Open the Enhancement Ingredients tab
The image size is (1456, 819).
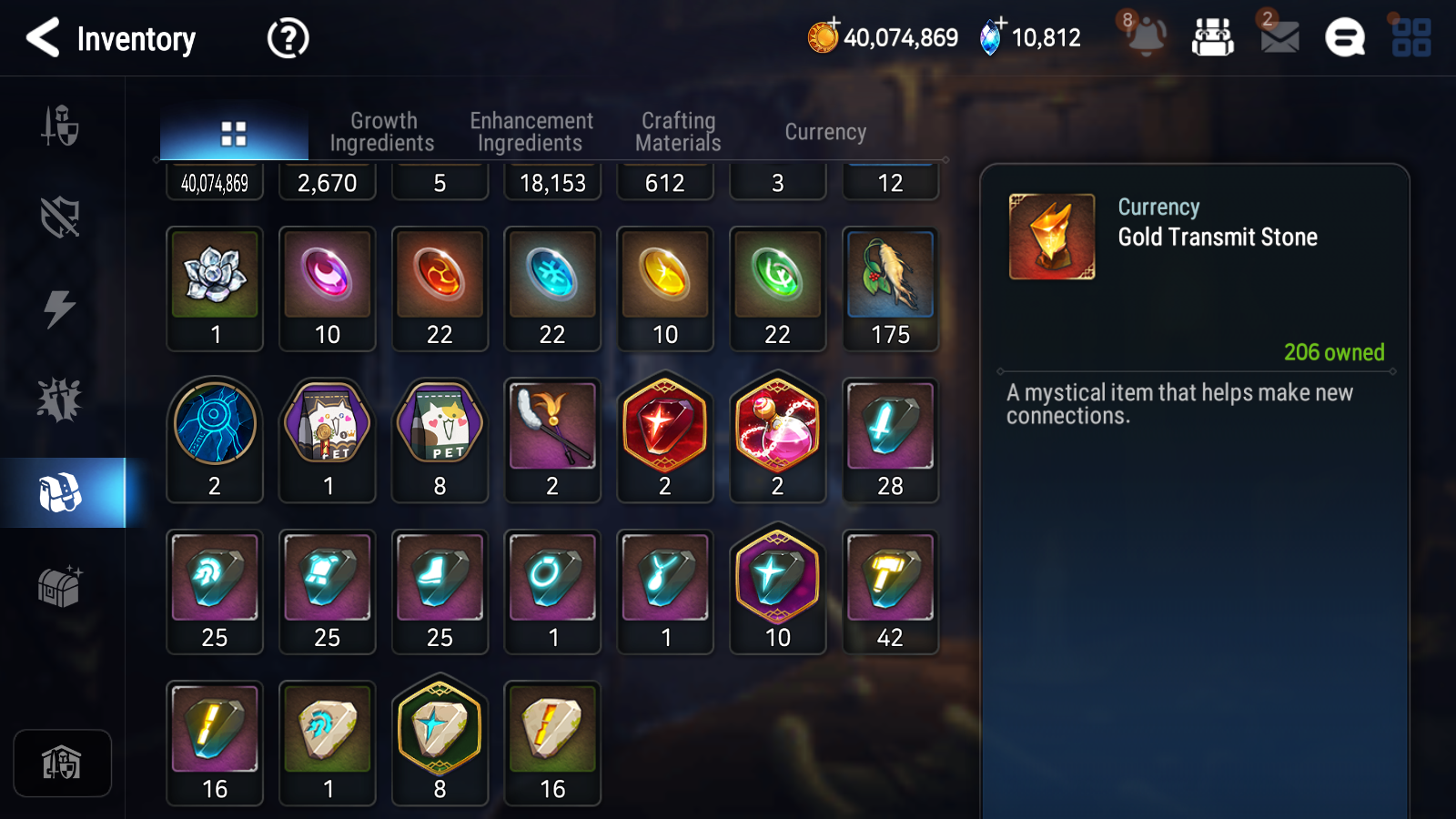531,132
